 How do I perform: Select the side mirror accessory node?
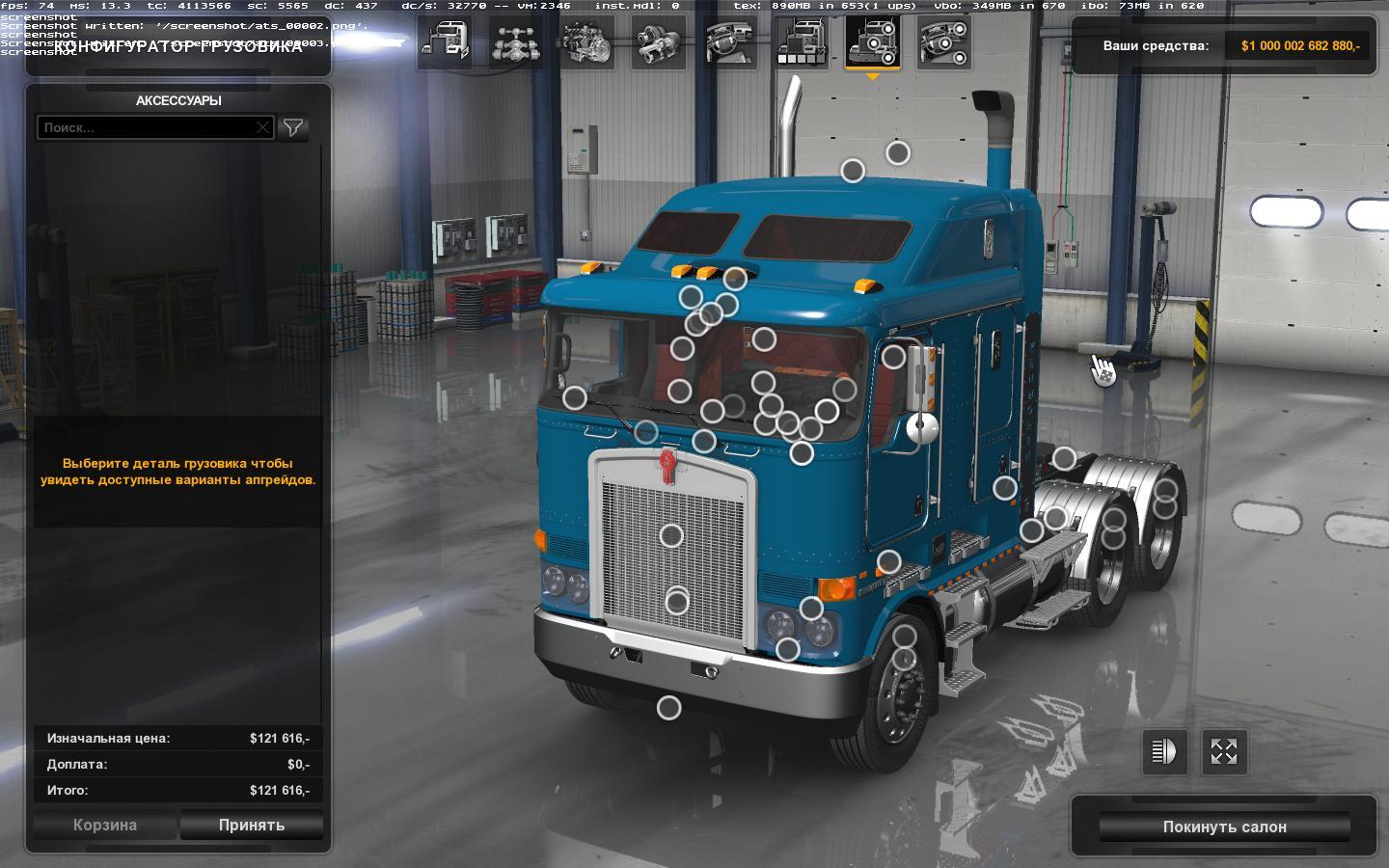tap(893, 357)
